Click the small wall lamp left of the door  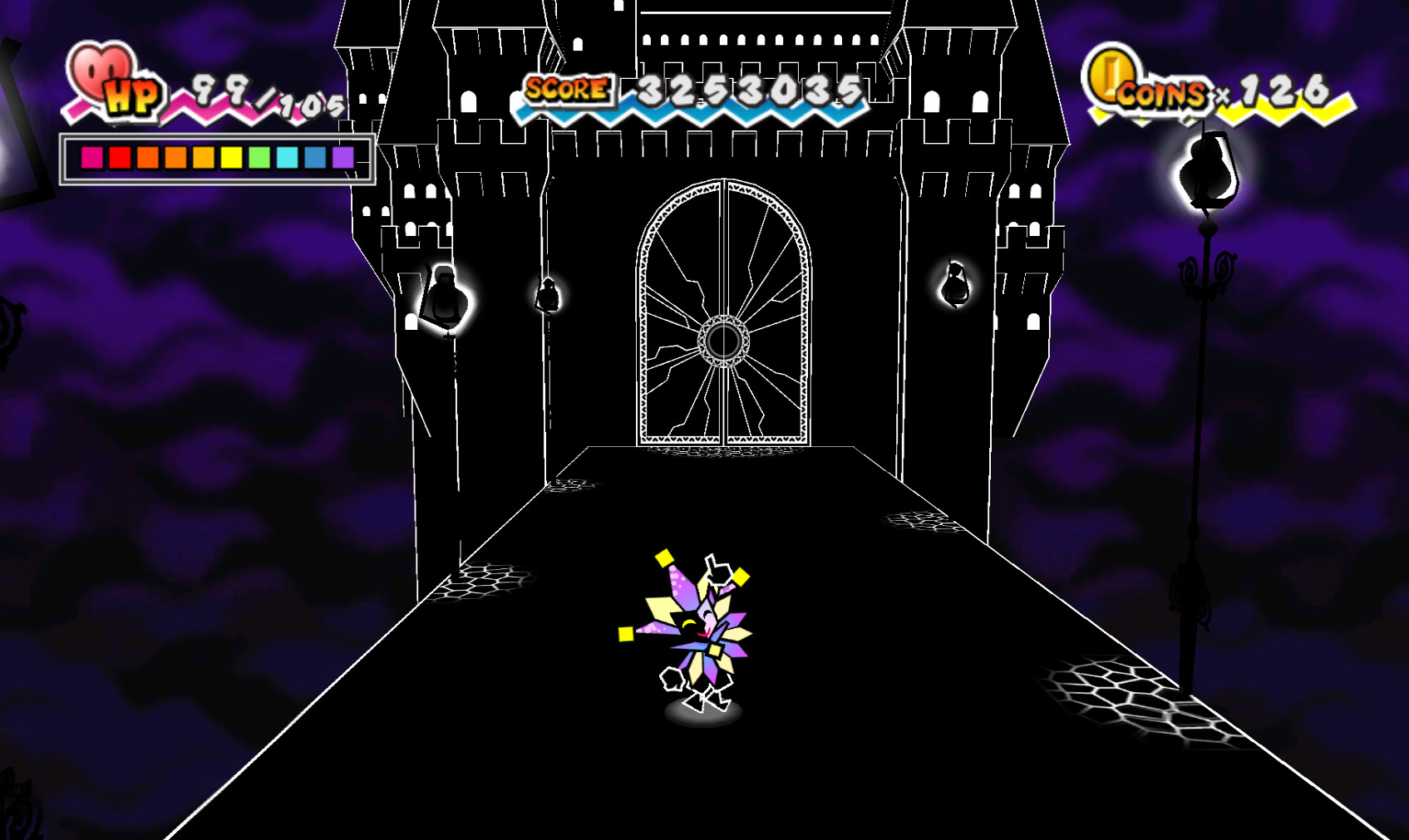point(549,297)
